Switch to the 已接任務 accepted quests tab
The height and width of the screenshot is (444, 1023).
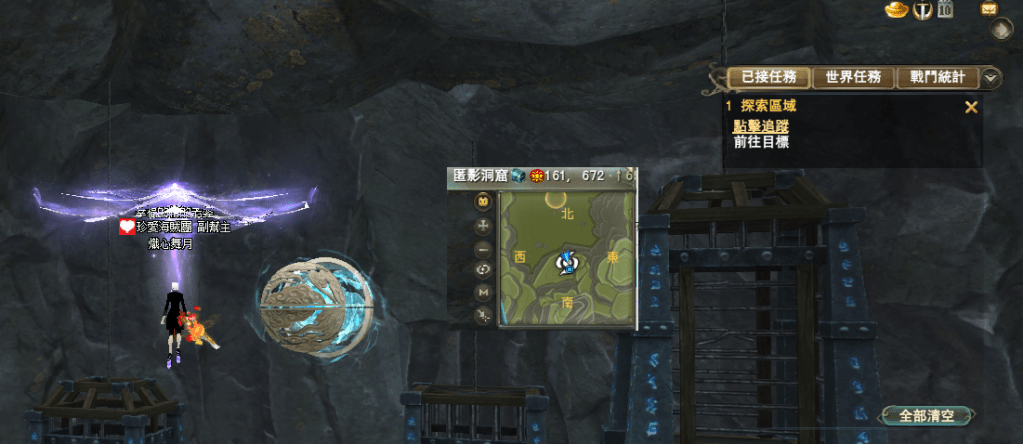point(766,78)
